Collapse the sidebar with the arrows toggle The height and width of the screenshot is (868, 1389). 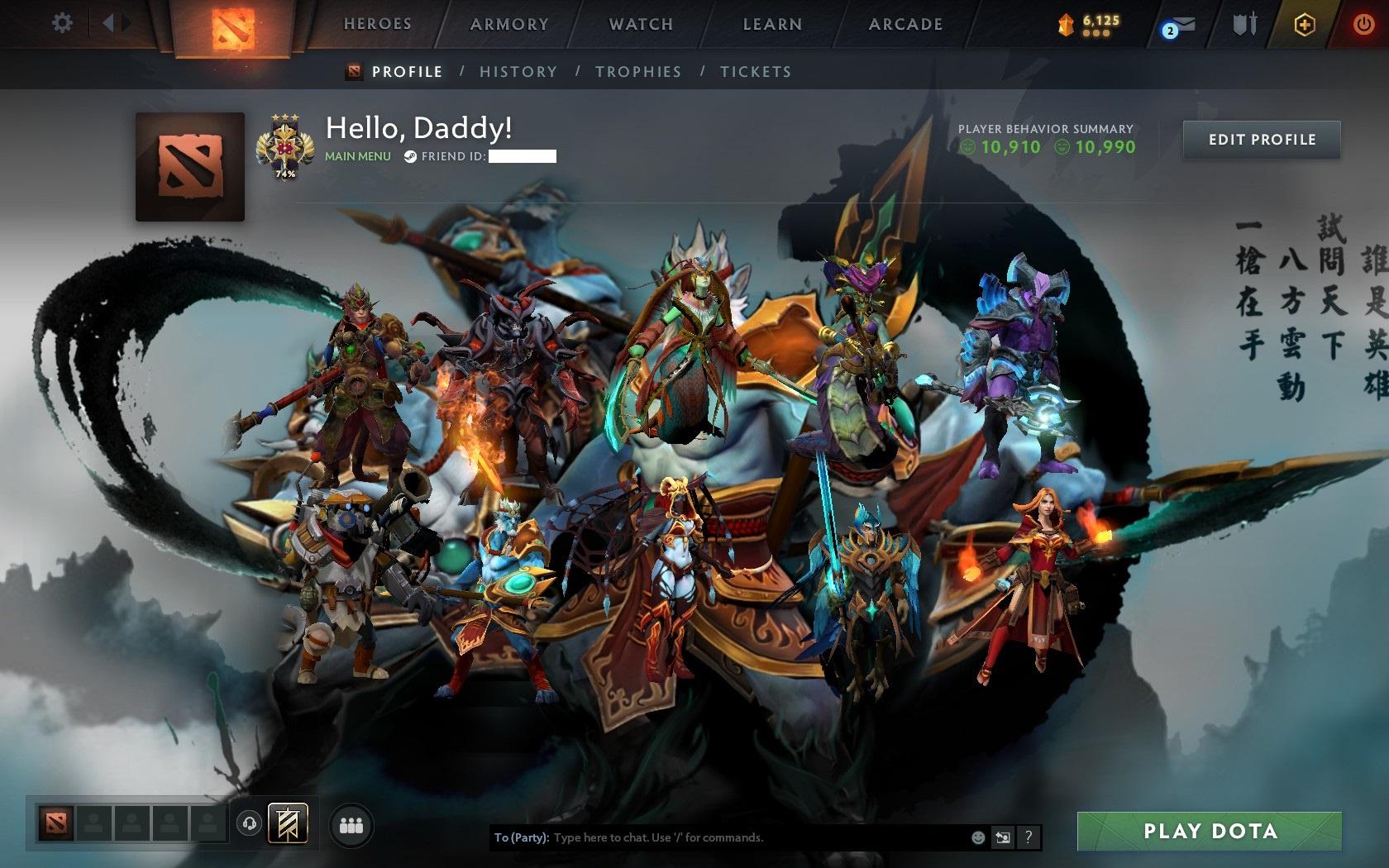[x=114, y=23]
